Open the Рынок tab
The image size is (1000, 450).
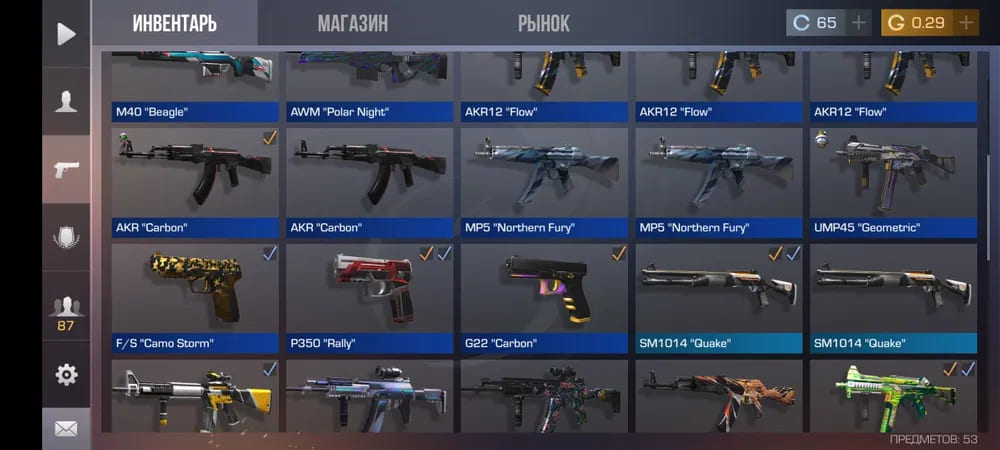[x=543, y=23]
